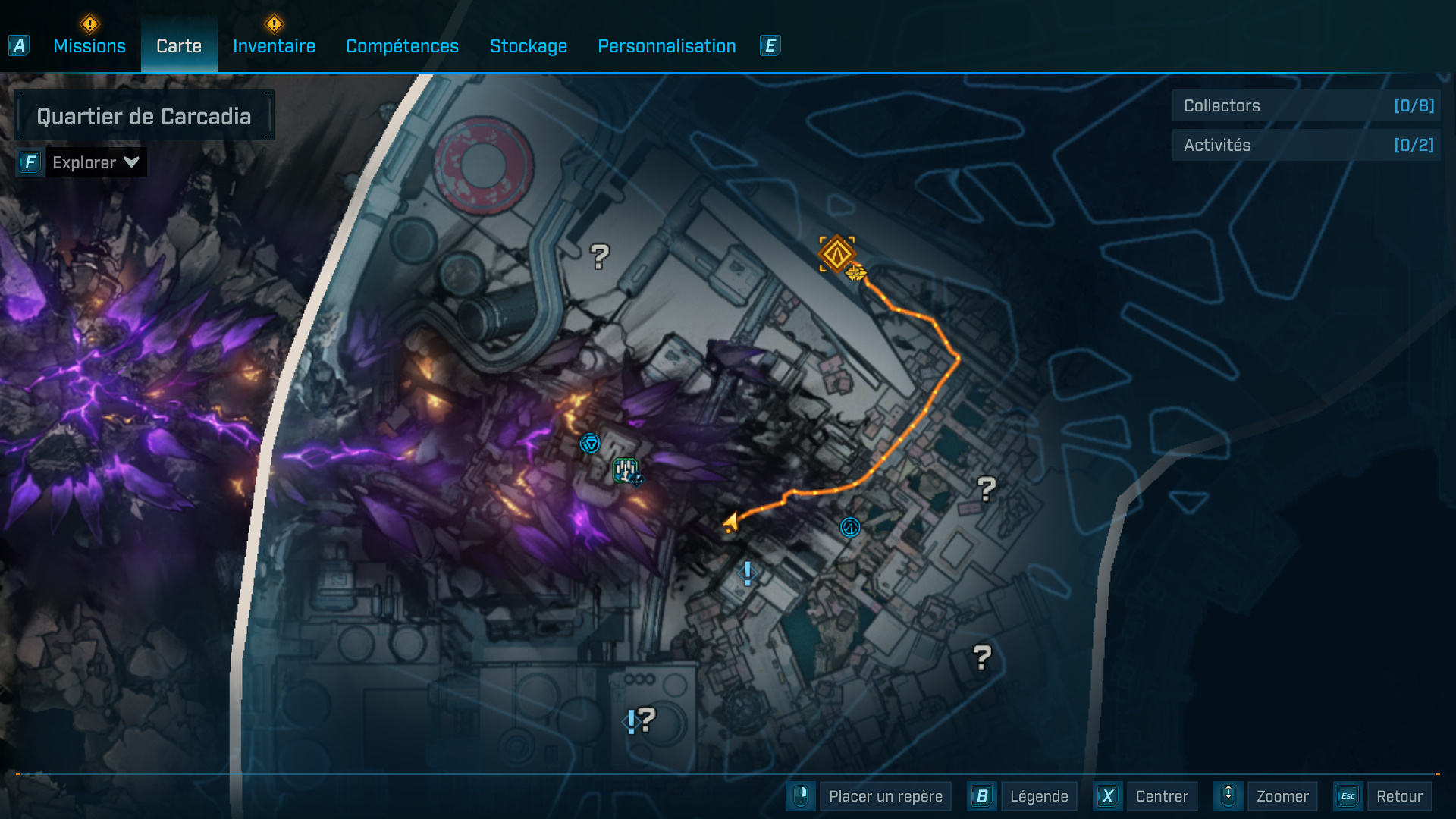Switch to the Missions tab
Viewport: 1456px width, 819px height.
[89, 45]
